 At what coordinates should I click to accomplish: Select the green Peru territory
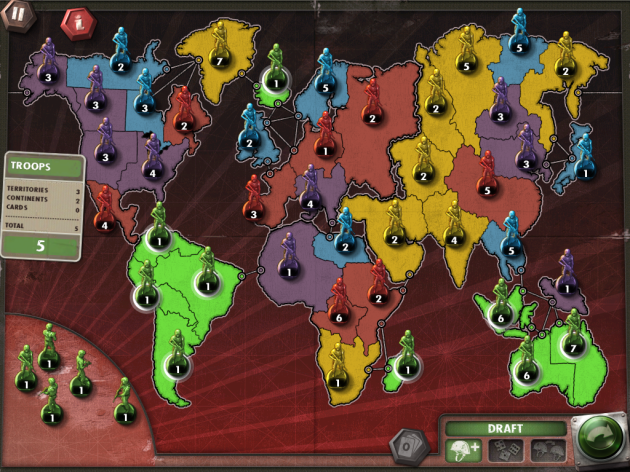[x=145, y=295]
